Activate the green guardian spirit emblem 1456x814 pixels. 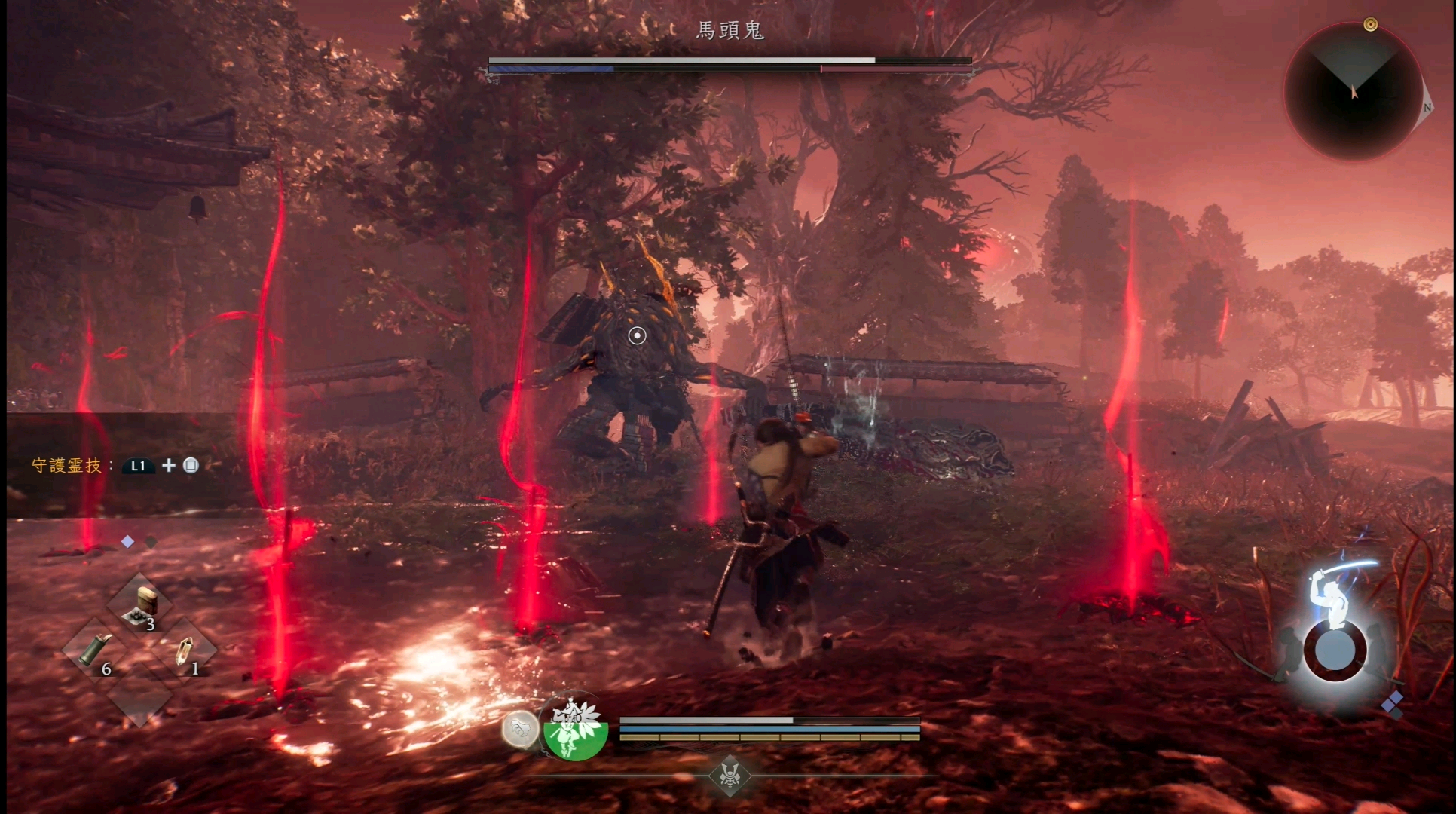click(575, 729)
